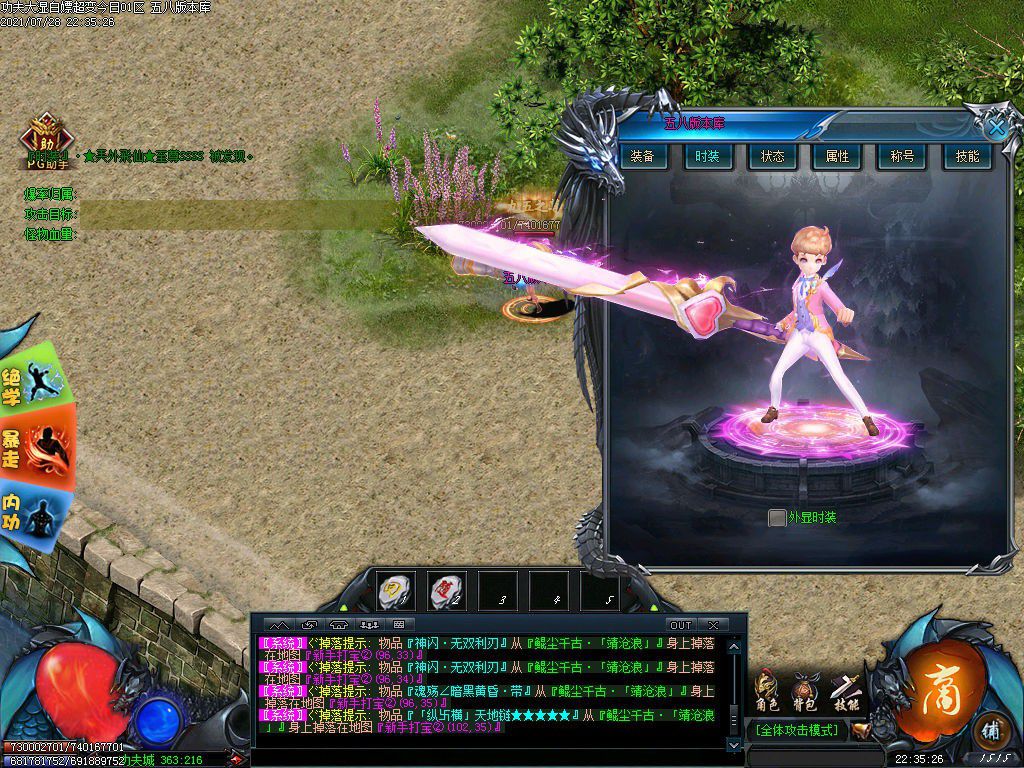Click the 全体攻击模式 attack mode button
The width and height of the screenshot is (1024, 768).
point(799,730)
